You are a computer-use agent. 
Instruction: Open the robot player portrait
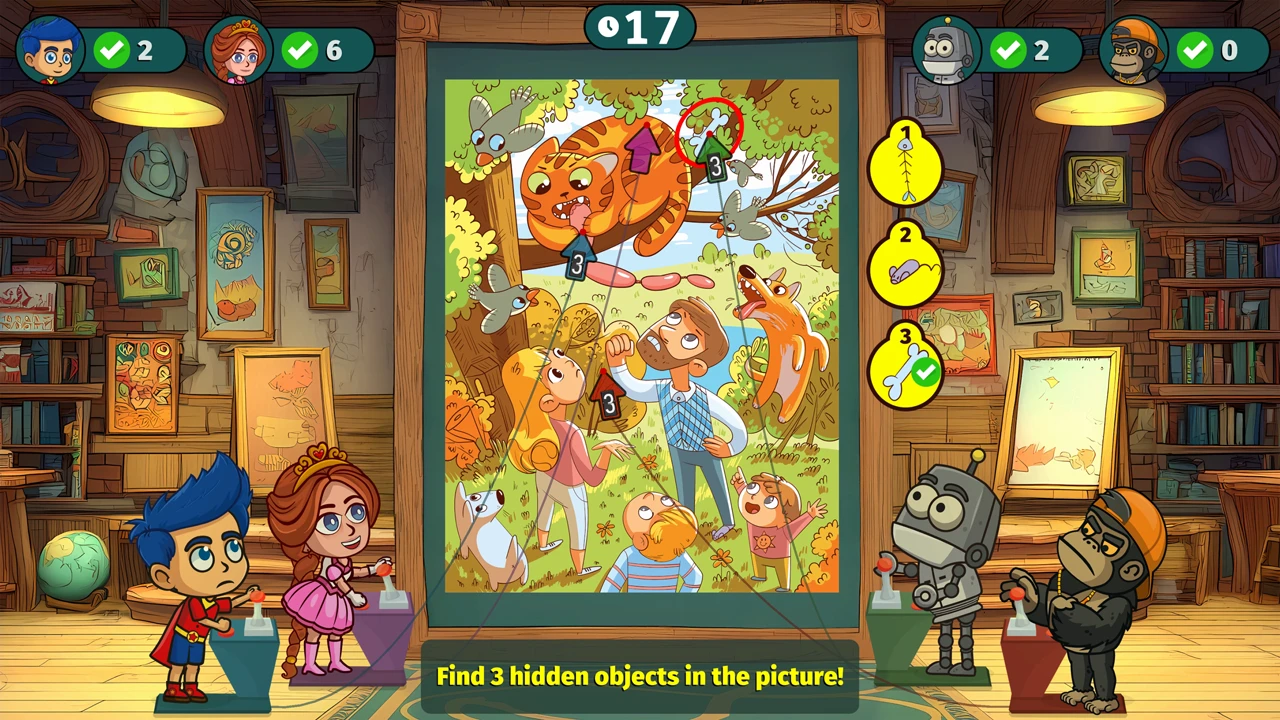[x=946, y=50]
